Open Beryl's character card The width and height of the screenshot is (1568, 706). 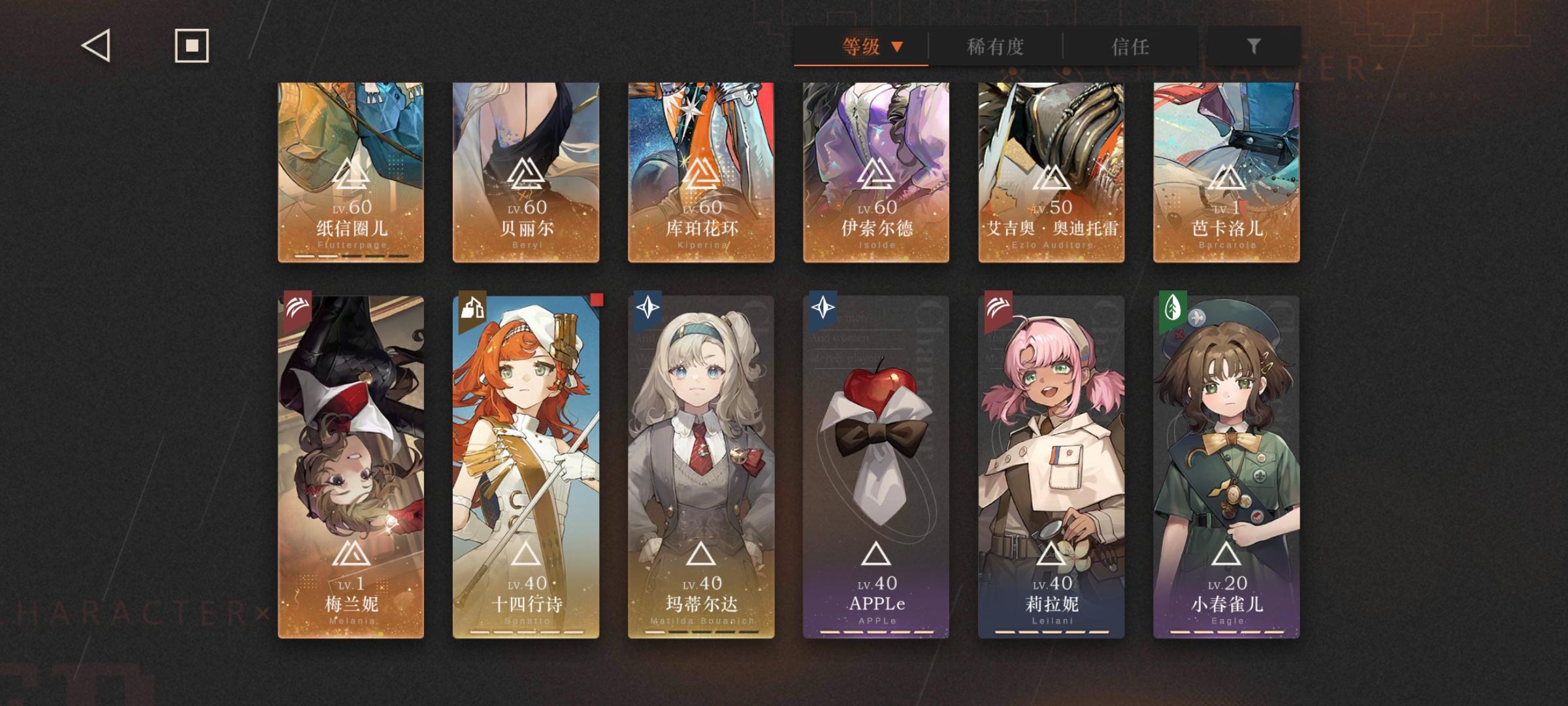[525, 170]
